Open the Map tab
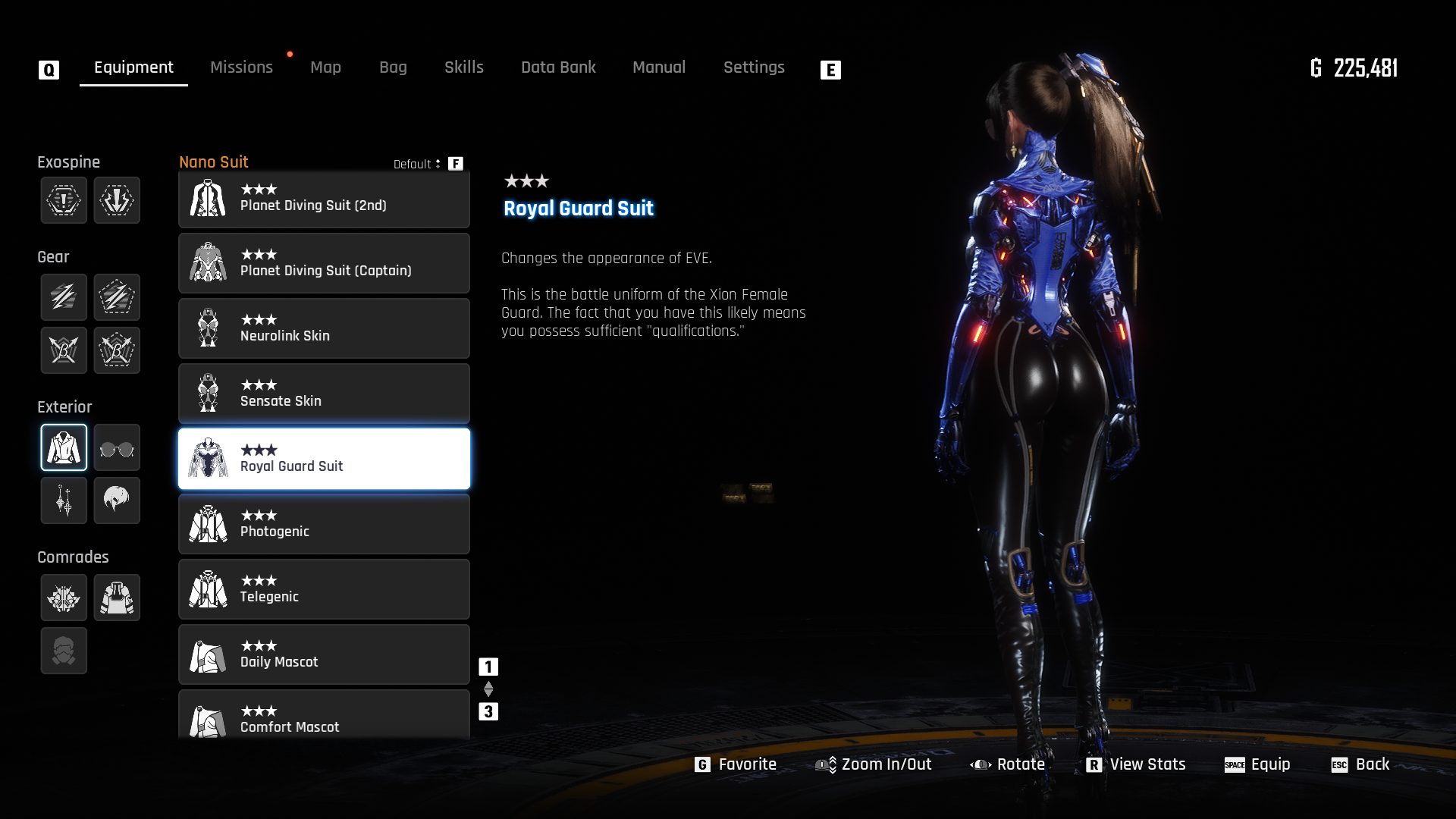The width and height of the screenshot is (1456, 819). click(325, 67)
